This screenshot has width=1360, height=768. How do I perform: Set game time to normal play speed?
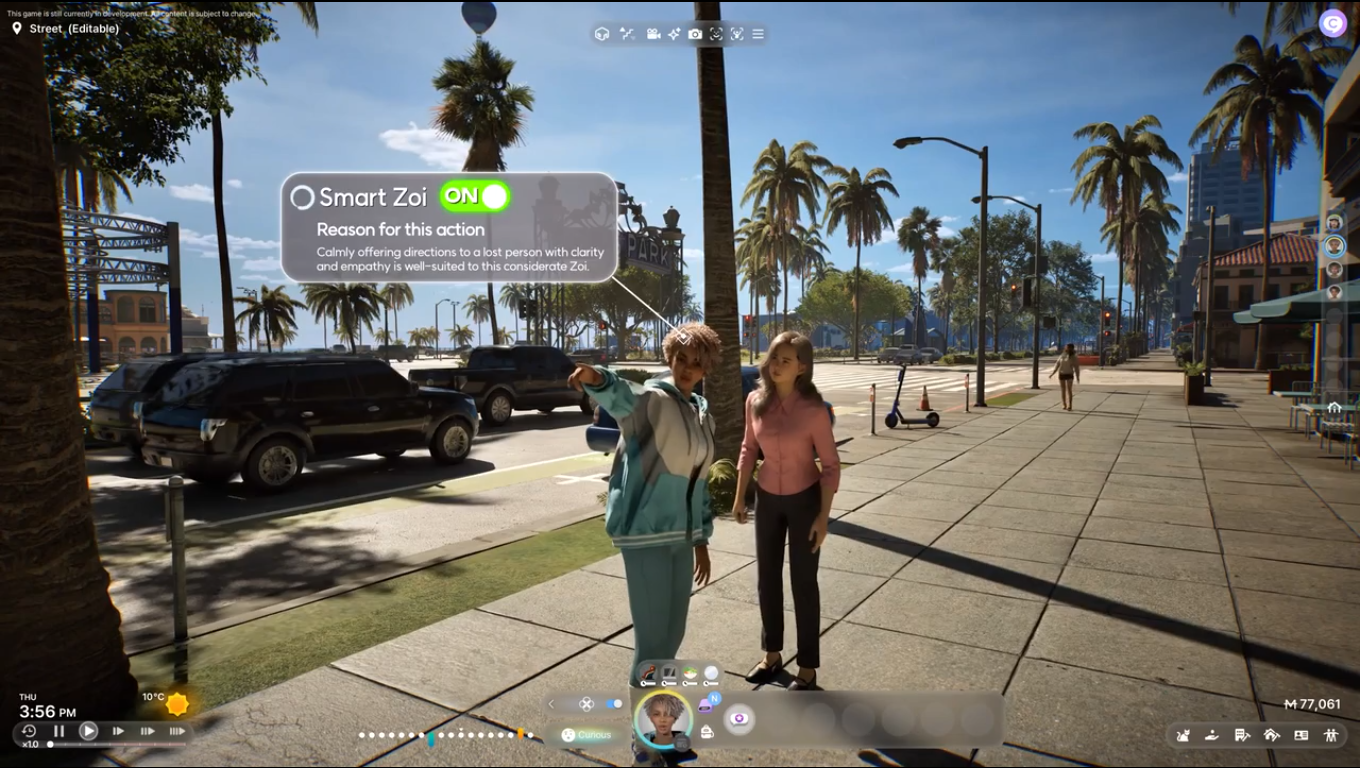(89, 731)
